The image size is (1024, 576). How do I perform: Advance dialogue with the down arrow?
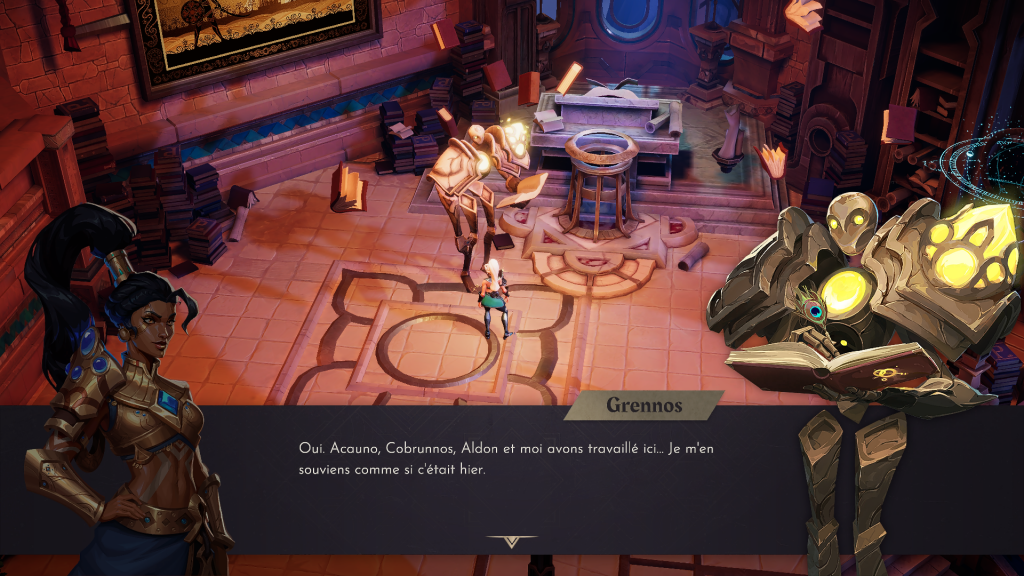[512, 542]
